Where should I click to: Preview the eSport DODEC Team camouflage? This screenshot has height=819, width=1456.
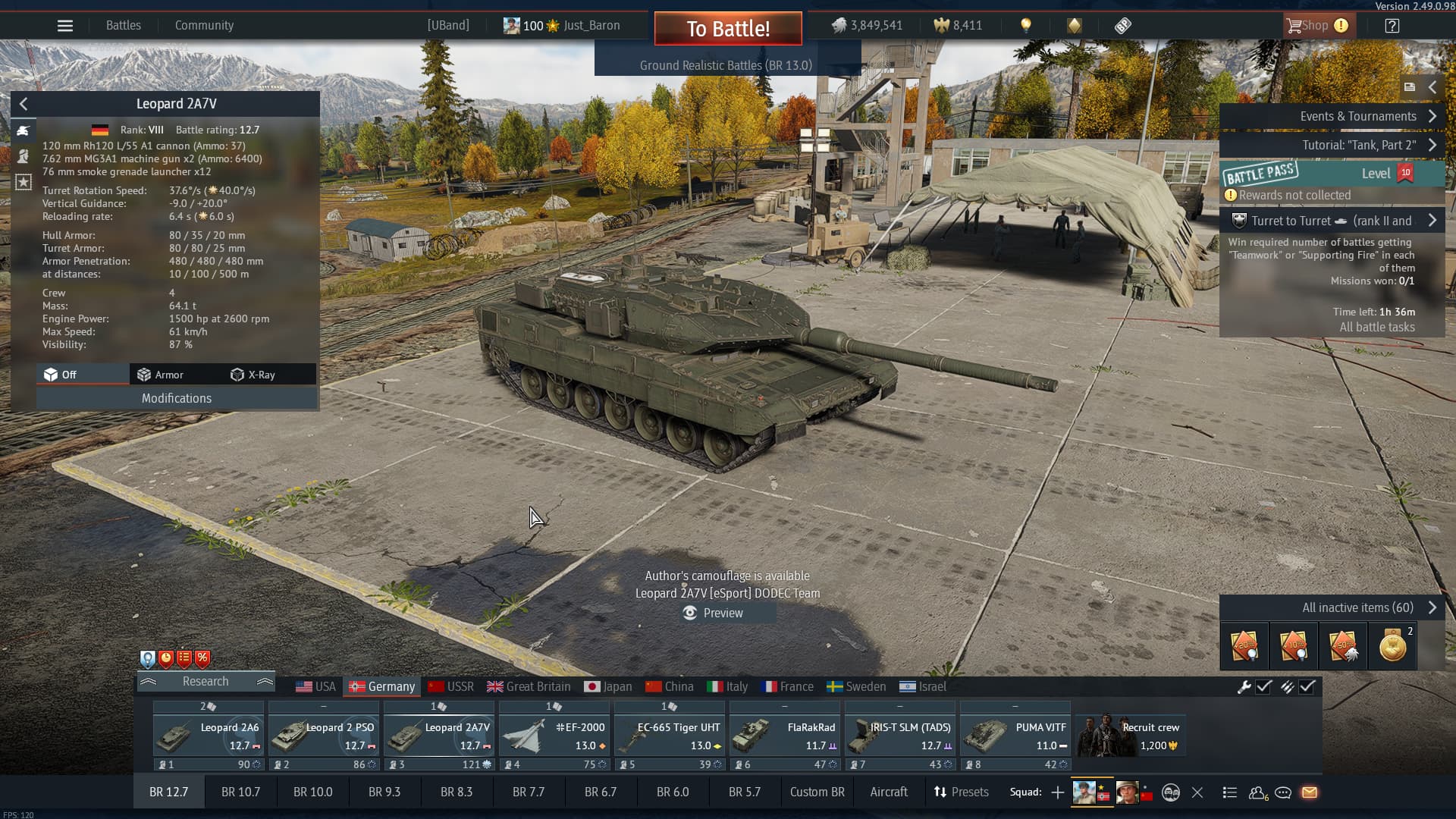point(714,613)
